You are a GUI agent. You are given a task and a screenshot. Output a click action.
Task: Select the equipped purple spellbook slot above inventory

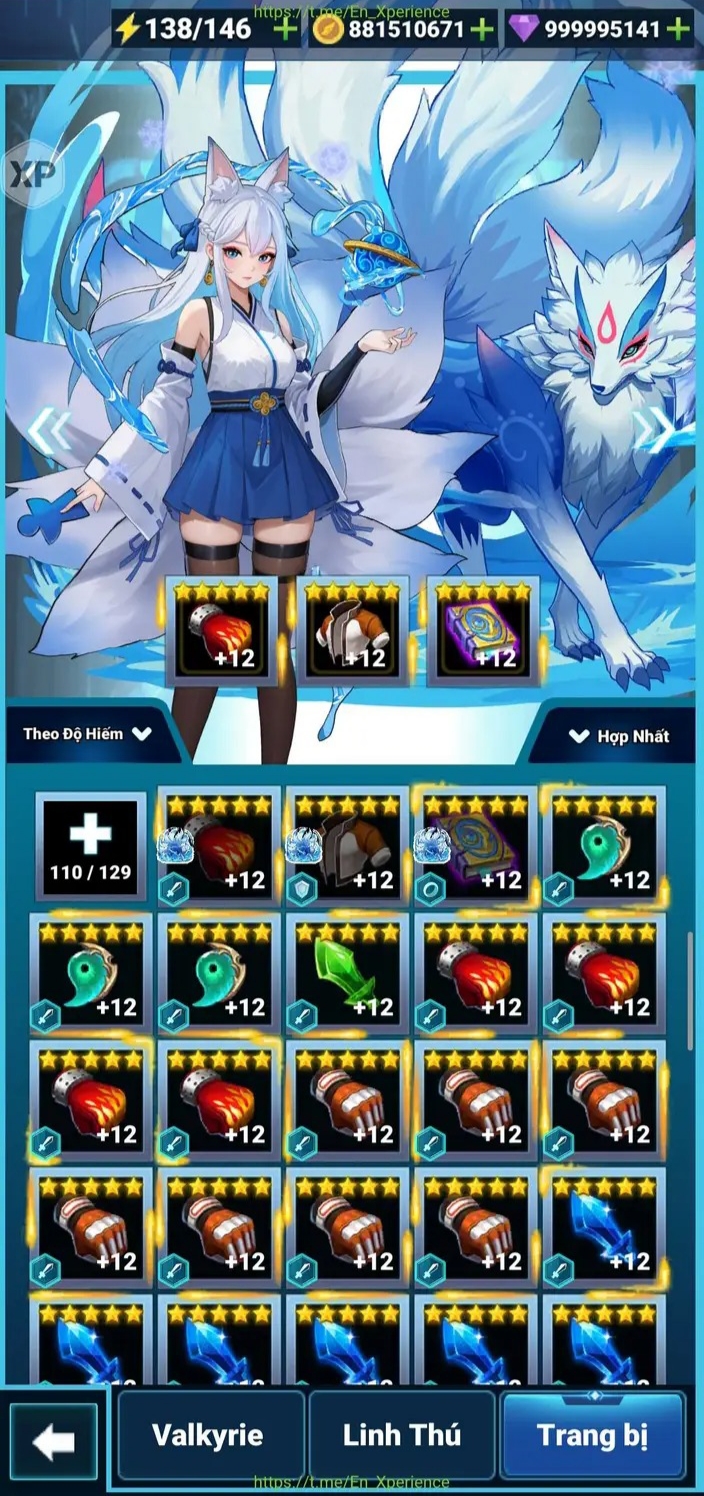click(x=483, y=630)
